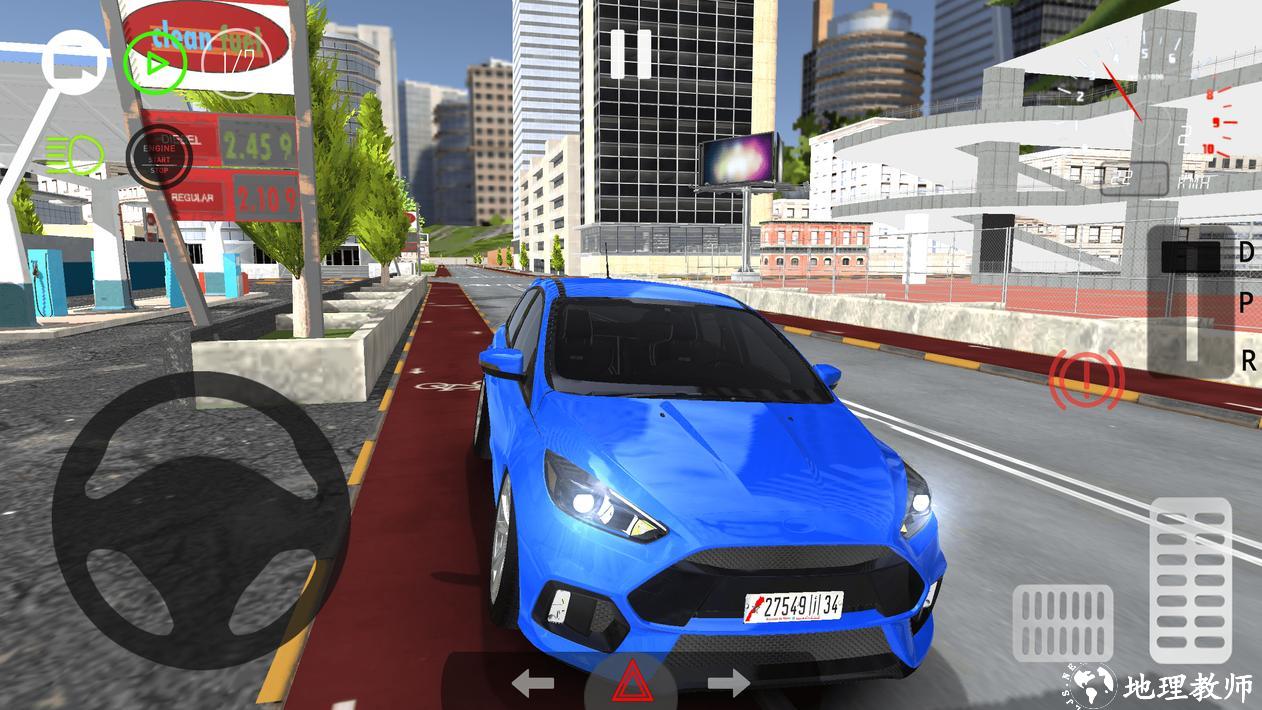
Task: Activate the right turn signal arrow
Action: [729, 684]
